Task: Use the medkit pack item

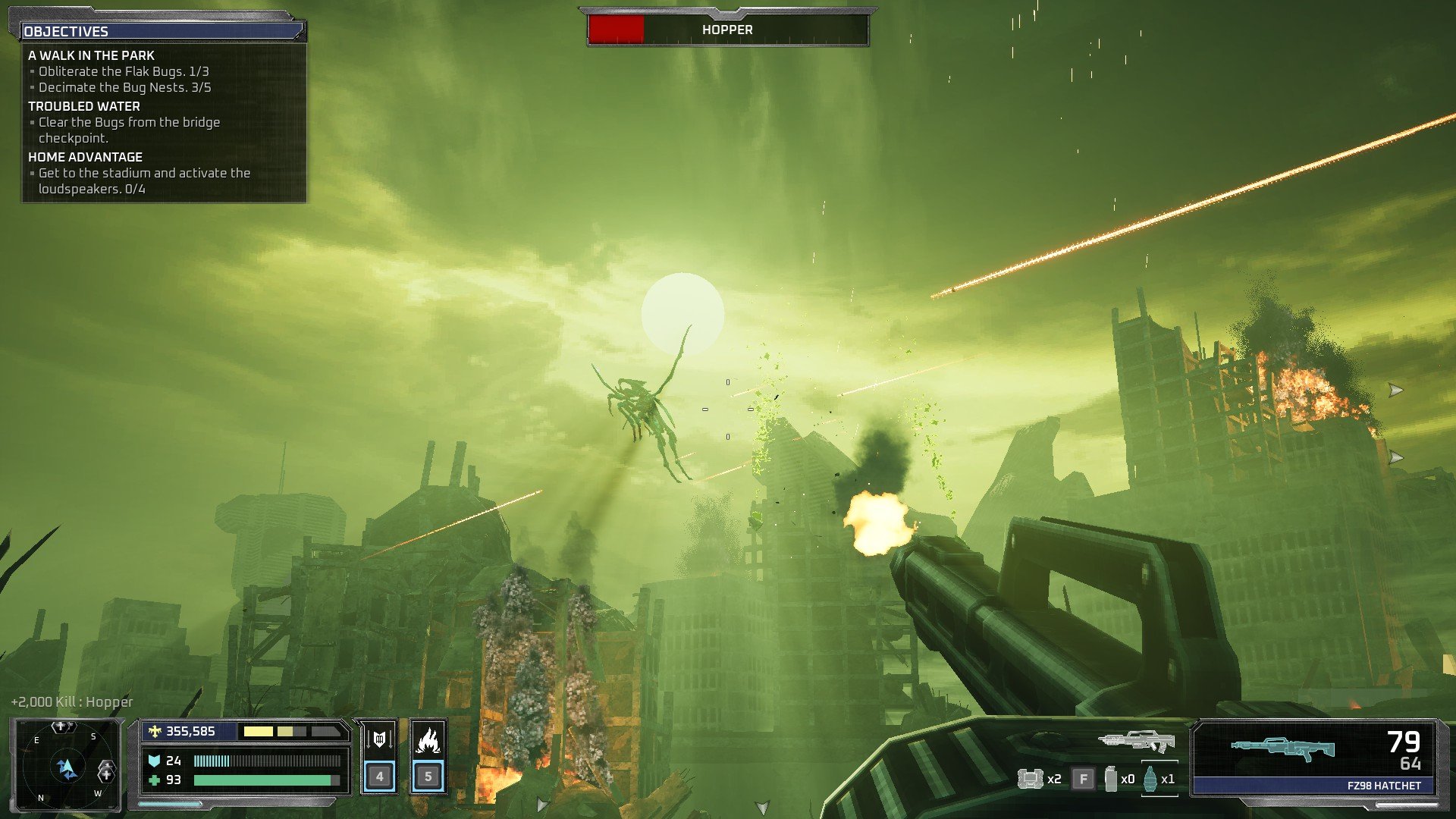Action: (x=1030, y=779)
